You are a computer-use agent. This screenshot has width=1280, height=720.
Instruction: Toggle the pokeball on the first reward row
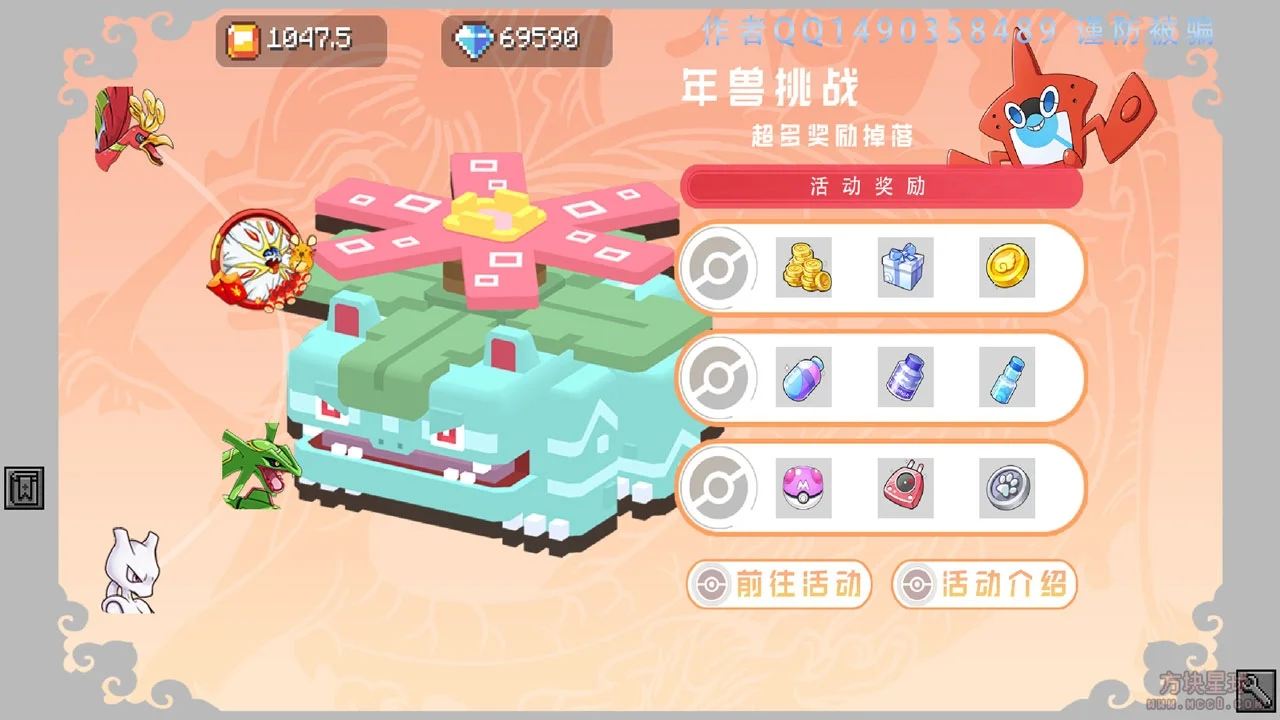(x=719, y=267)
